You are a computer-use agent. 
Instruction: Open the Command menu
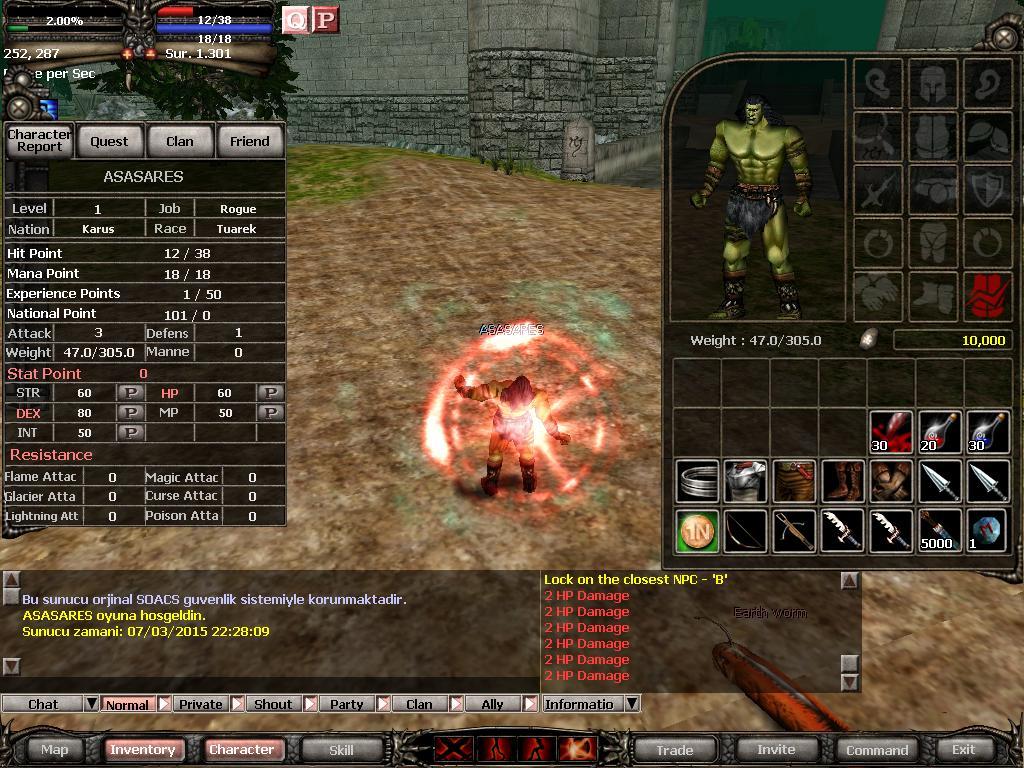pos(877,749)
